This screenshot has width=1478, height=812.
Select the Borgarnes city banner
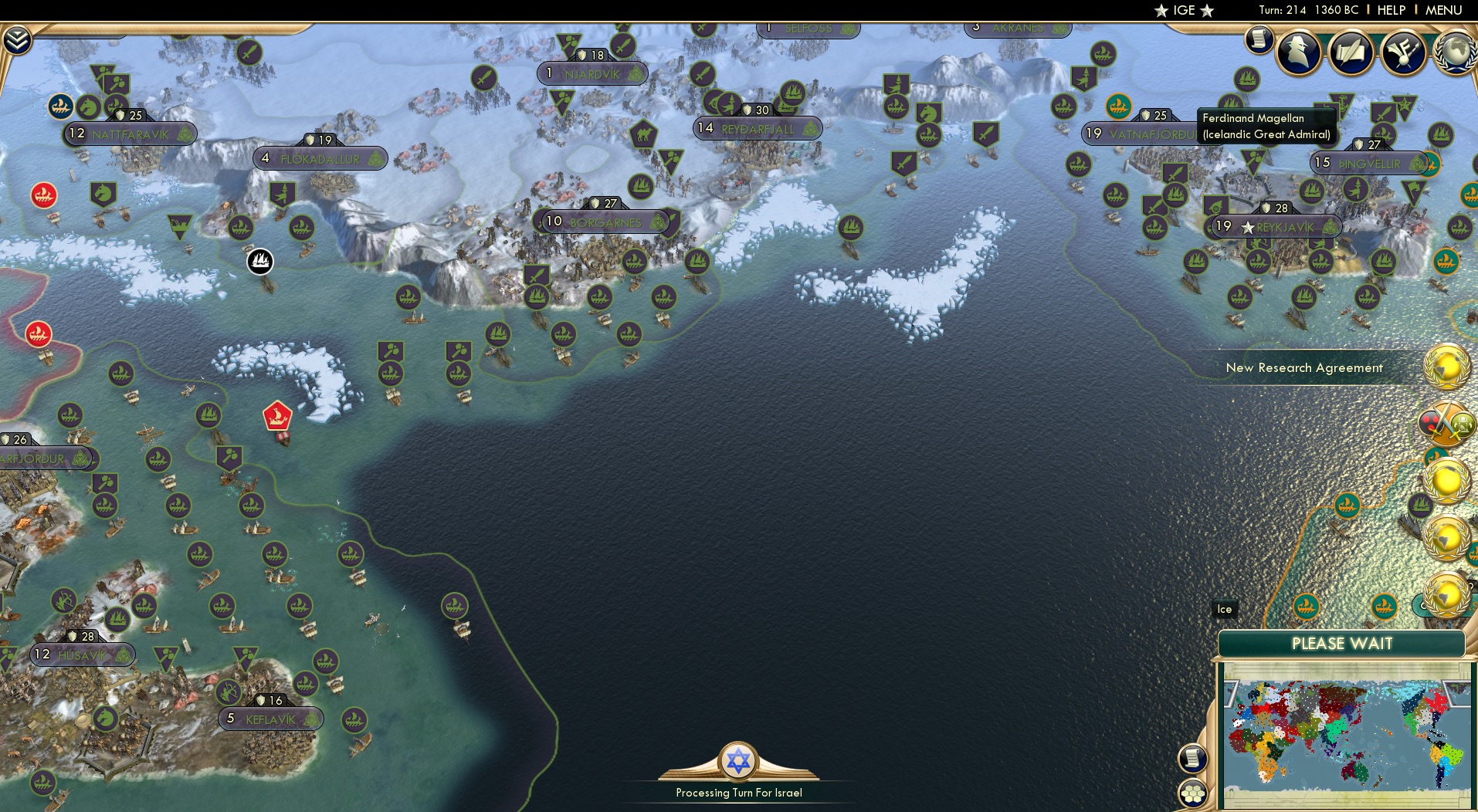coord(606,222)
